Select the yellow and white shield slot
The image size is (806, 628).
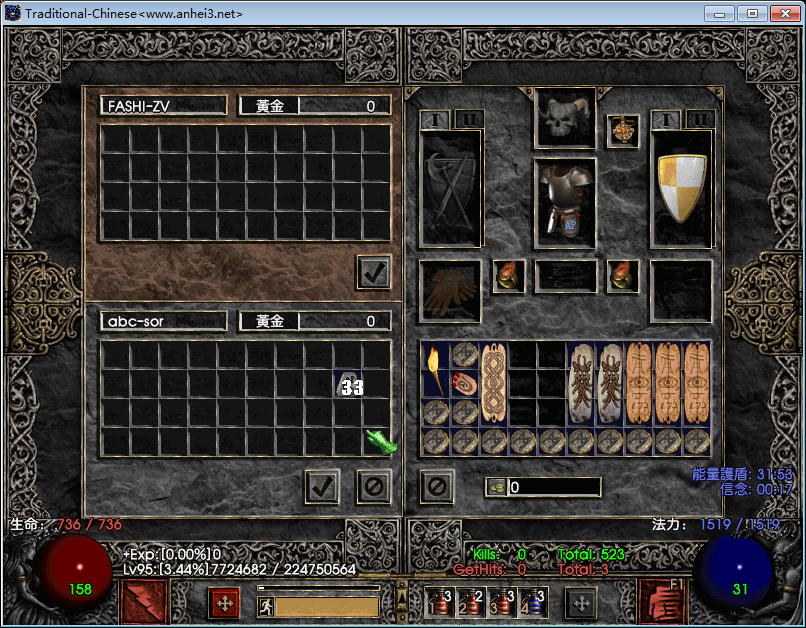coord(681,187)
